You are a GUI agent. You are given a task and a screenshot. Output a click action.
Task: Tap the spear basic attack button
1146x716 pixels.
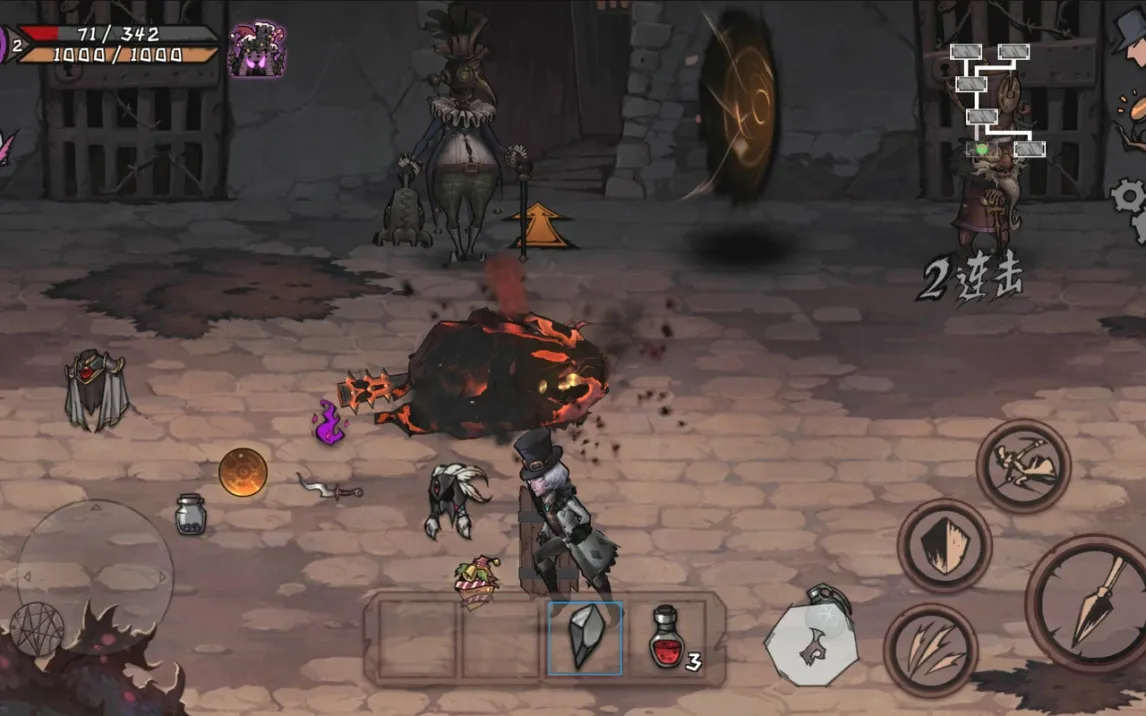(1088, 602)
